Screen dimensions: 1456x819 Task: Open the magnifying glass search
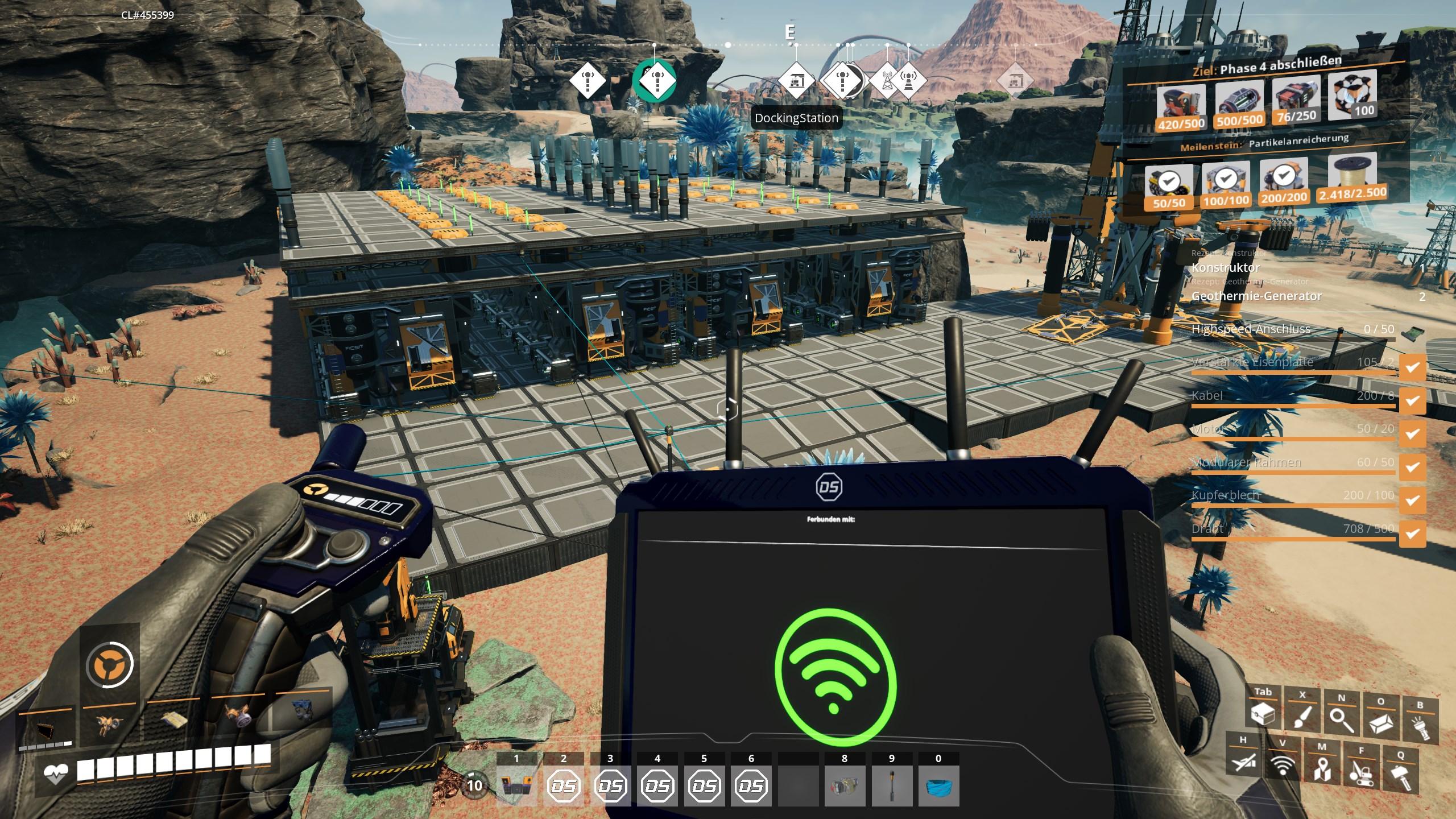pos(1341,719)
